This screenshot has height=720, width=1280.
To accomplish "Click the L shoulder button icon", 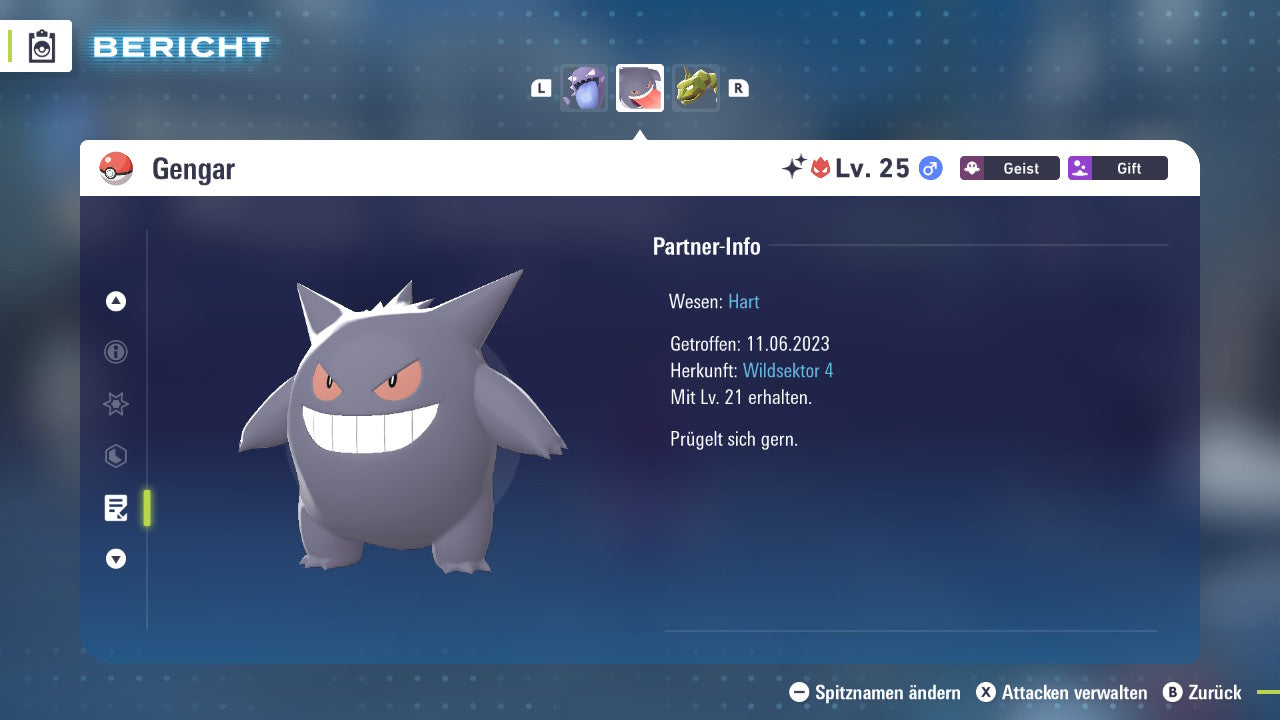I will click(540, 87).
